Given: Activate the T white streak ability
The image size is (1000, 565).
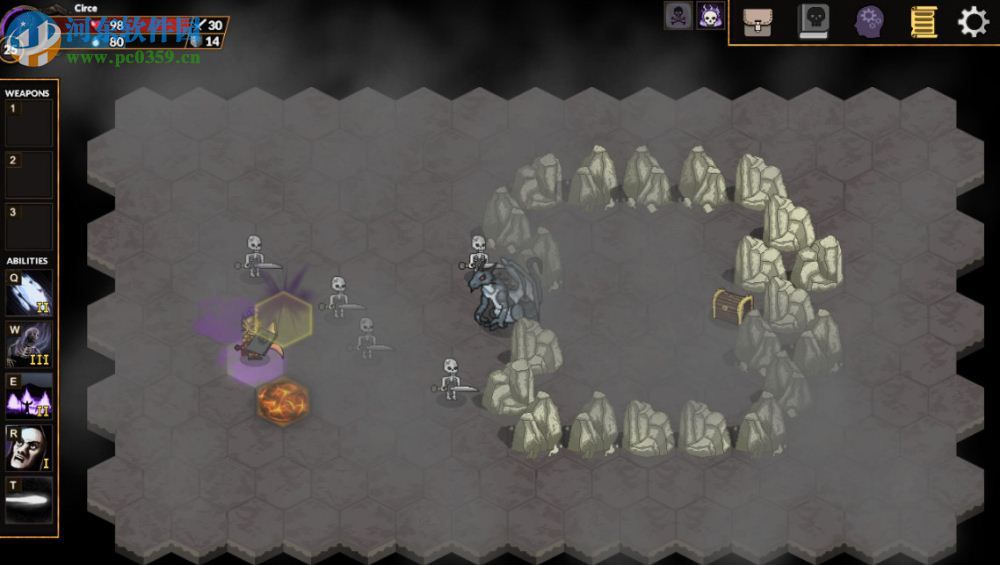Looking at the screenshot, I should 30,499.
